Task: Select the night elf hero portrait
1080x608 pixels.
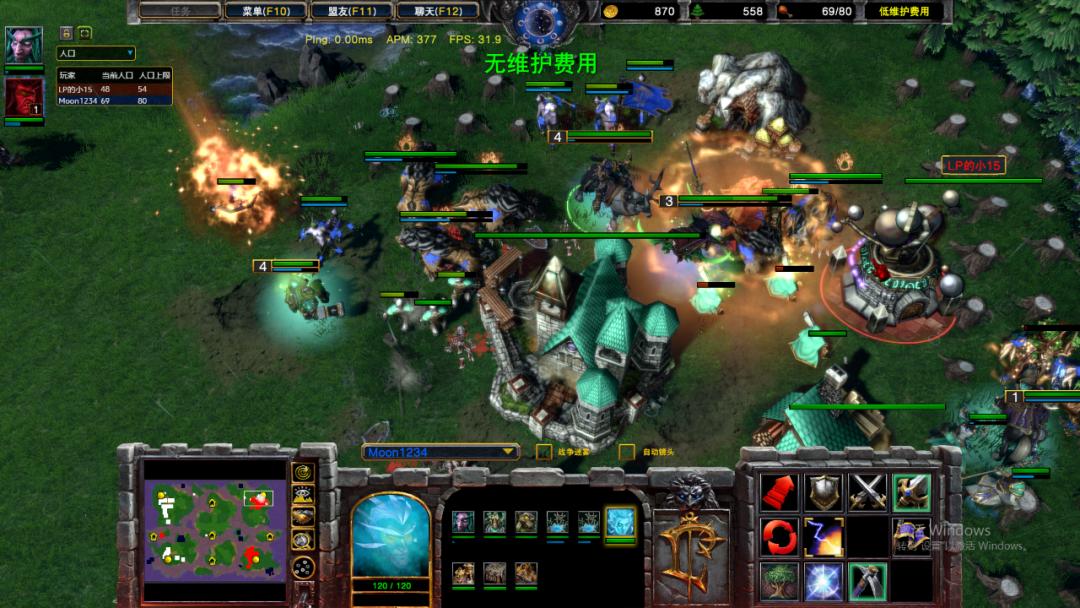Action: 23,45
